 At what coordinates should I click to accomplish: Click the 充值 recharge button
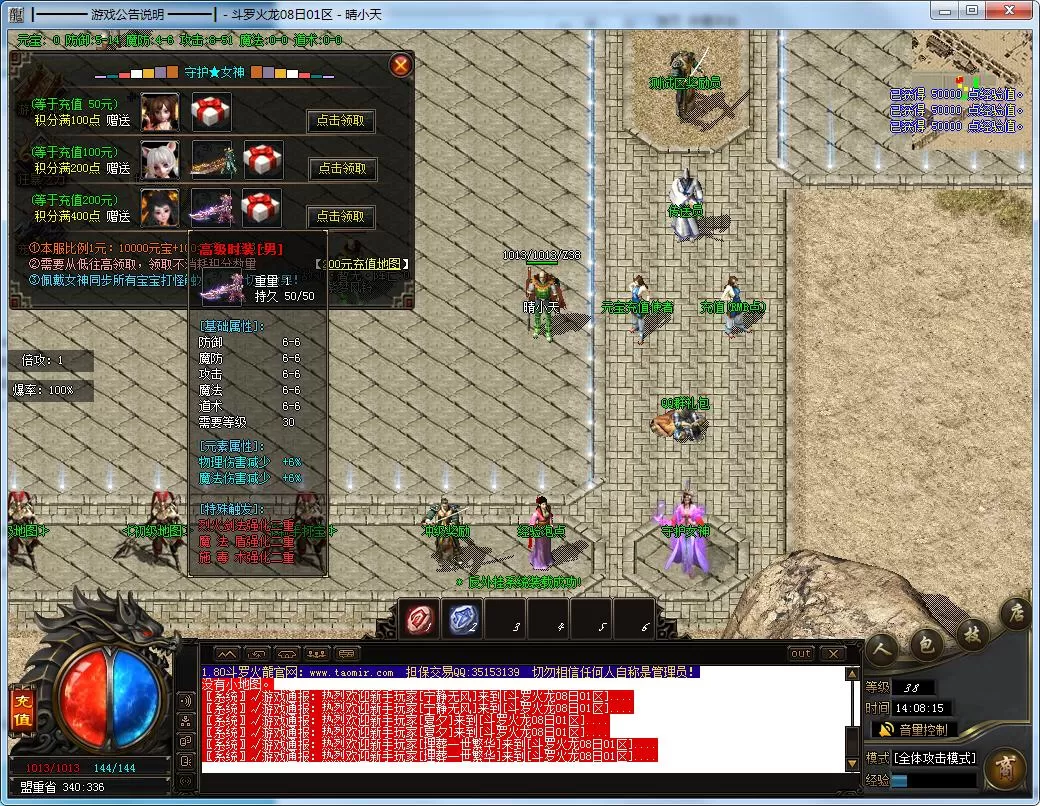coord(21,708)
